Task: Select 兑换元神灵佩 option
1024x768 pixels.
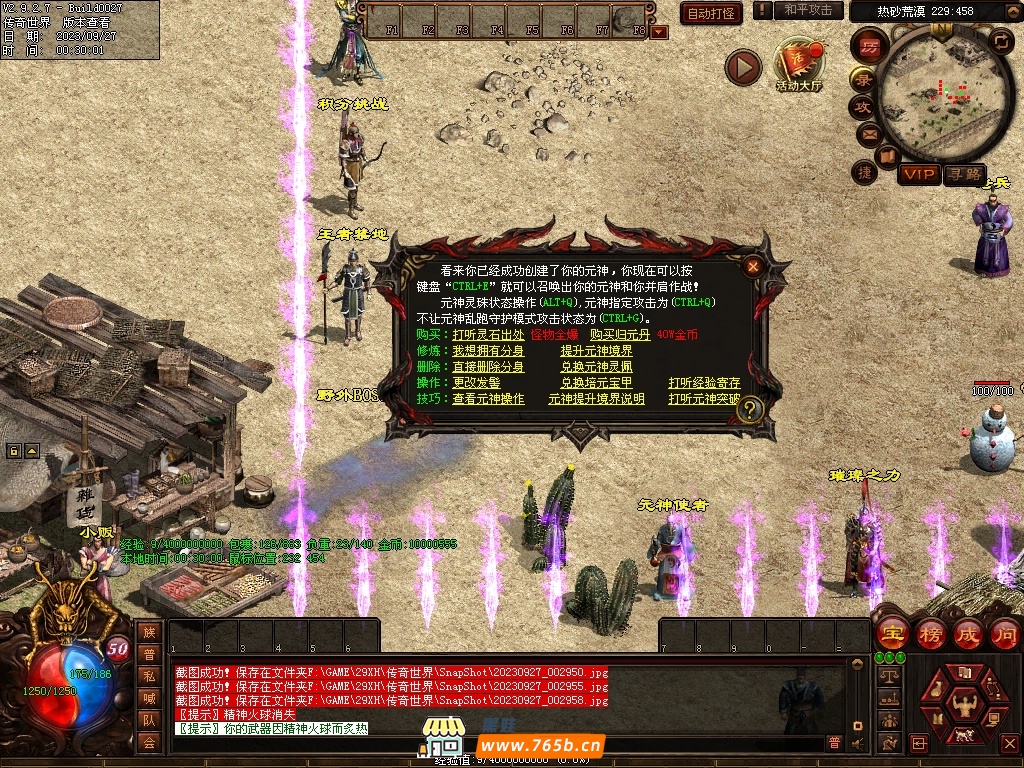Action: (596, 367)
